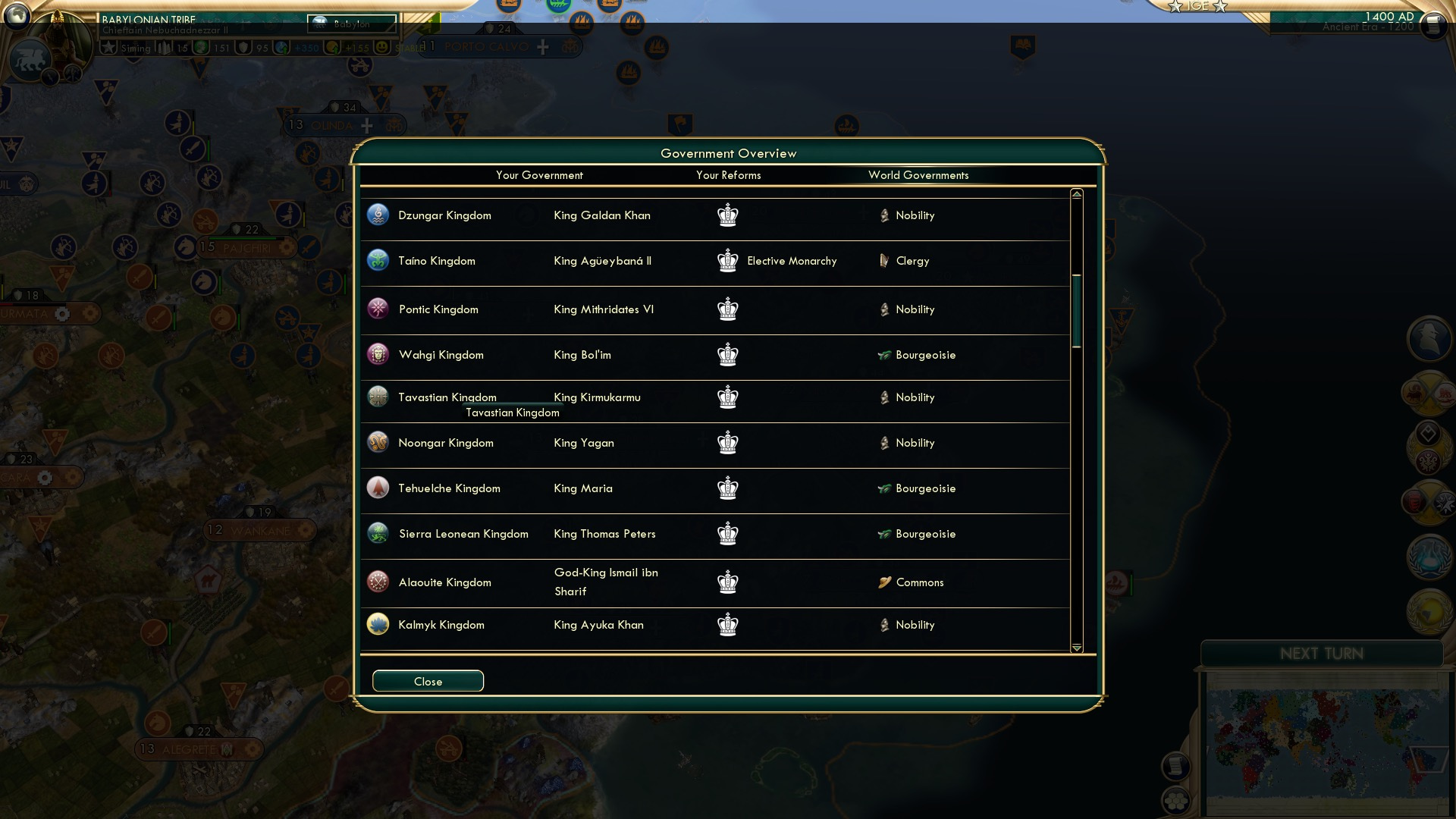This screenshot has width=1456, height=819.
Task: Click the Nobility icon beside Pontic Kingdom
Action: point(884,309)
